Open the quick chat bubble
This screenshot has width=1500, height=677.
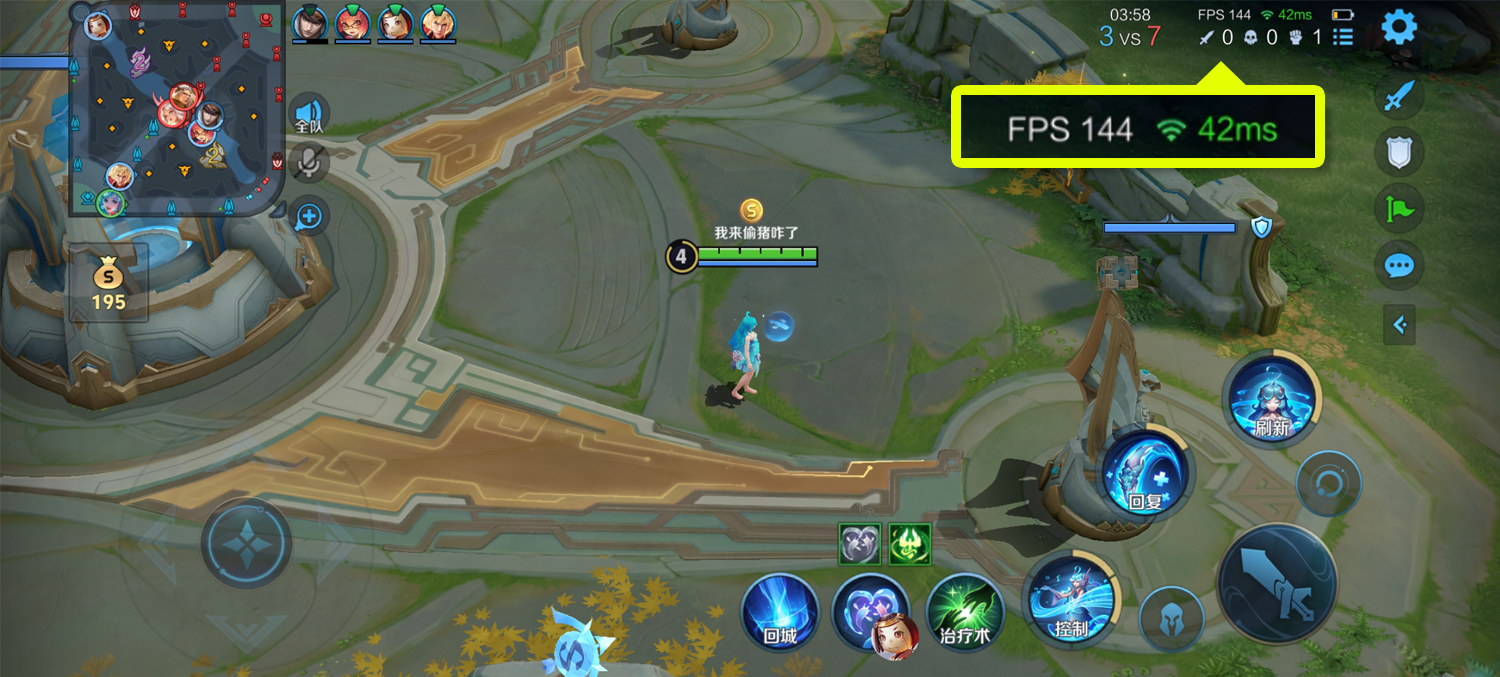coord(1399,266)
